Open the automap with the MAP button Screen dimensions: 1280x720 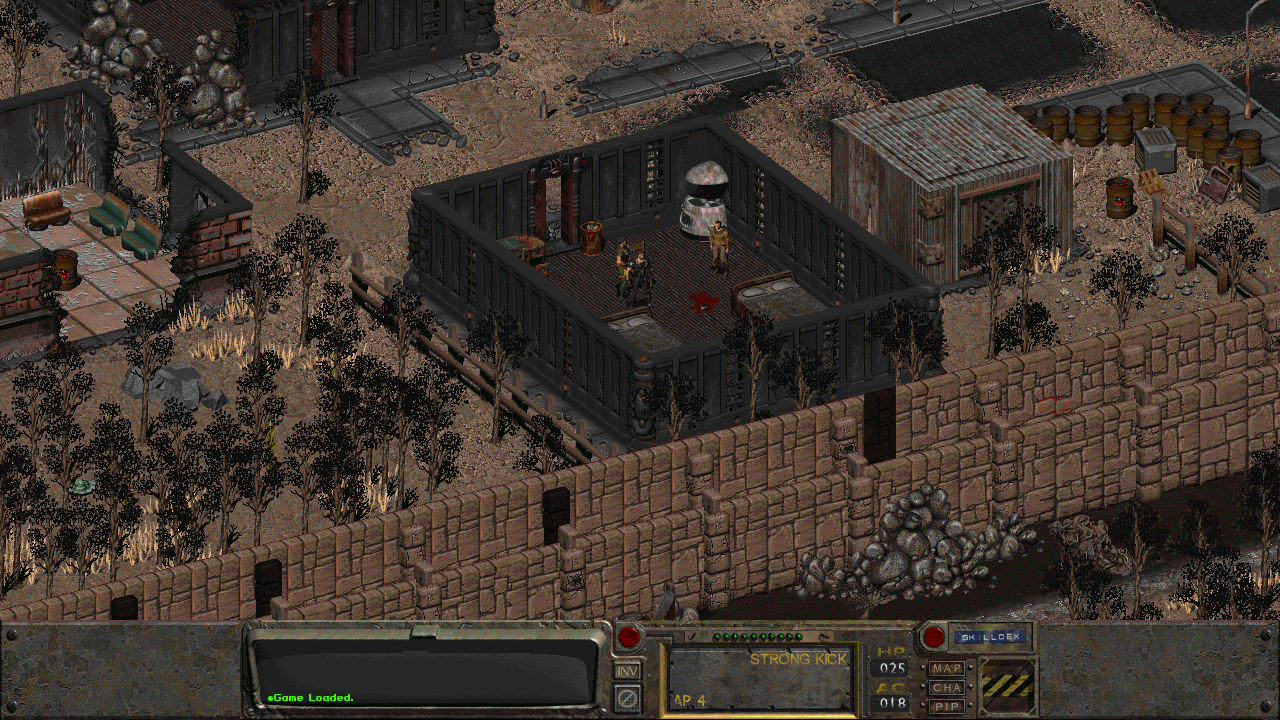click(x=946, y=668)
